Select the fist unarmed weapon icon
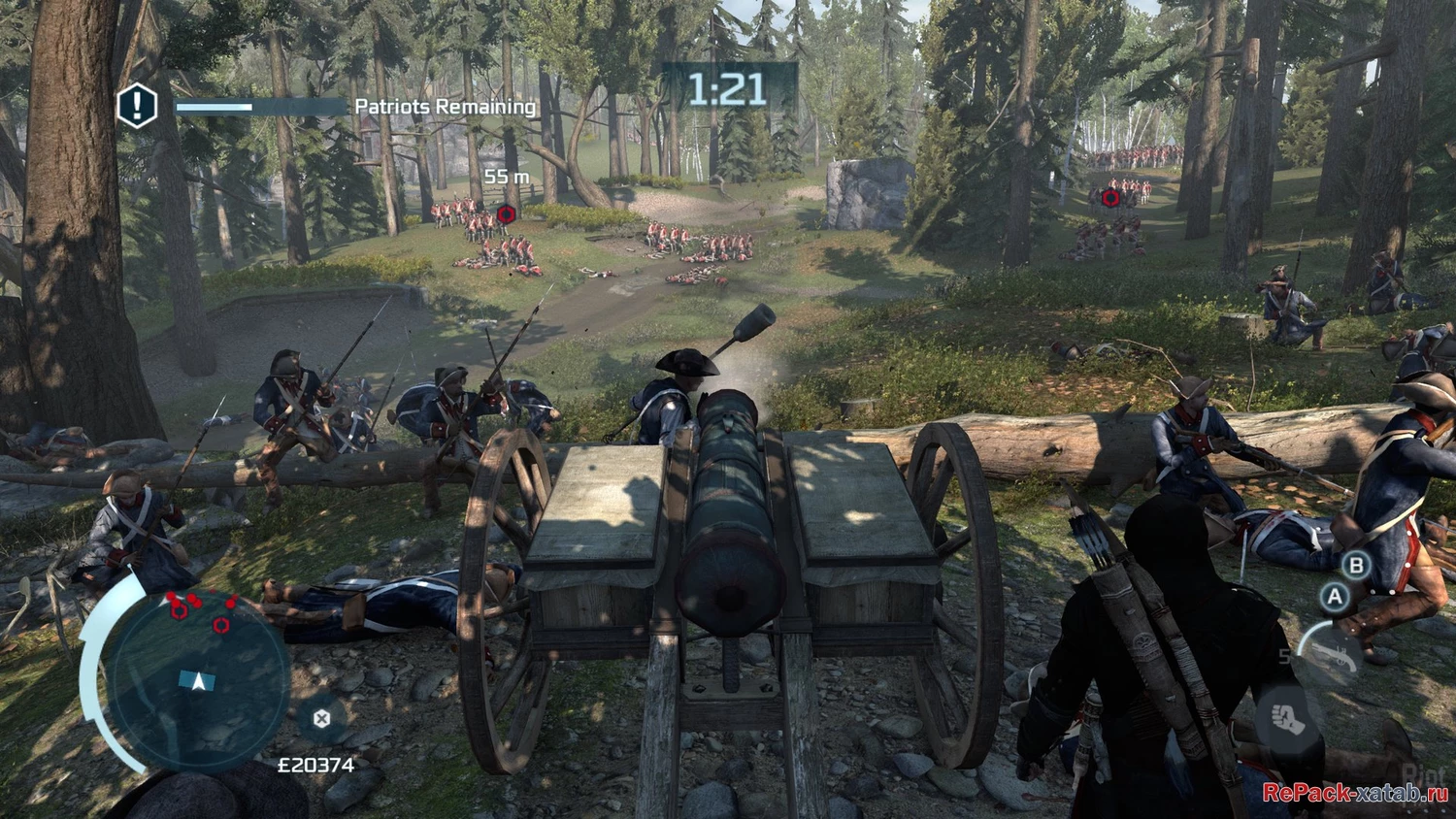 pyautogui.click(x=1287, y=719)
